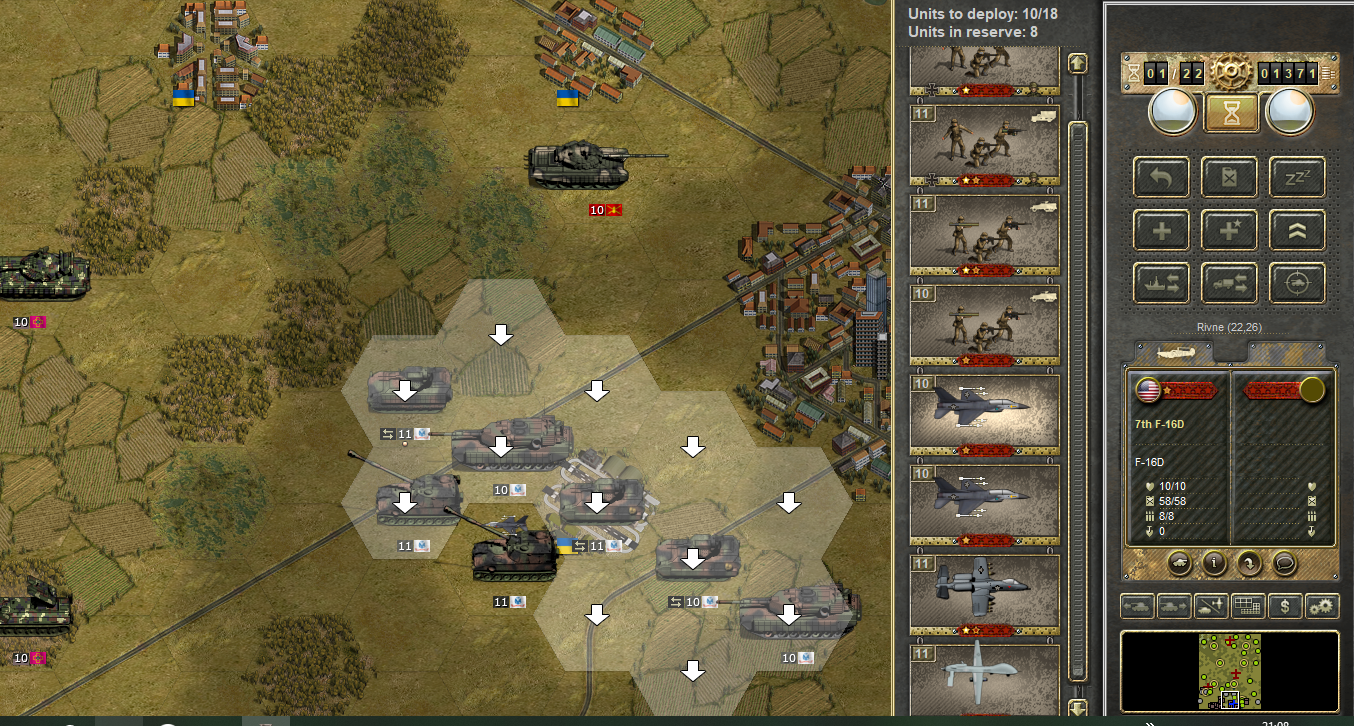1354x726 pixels.
Task: Select the resupply fuel can button
Action: 1229,177
